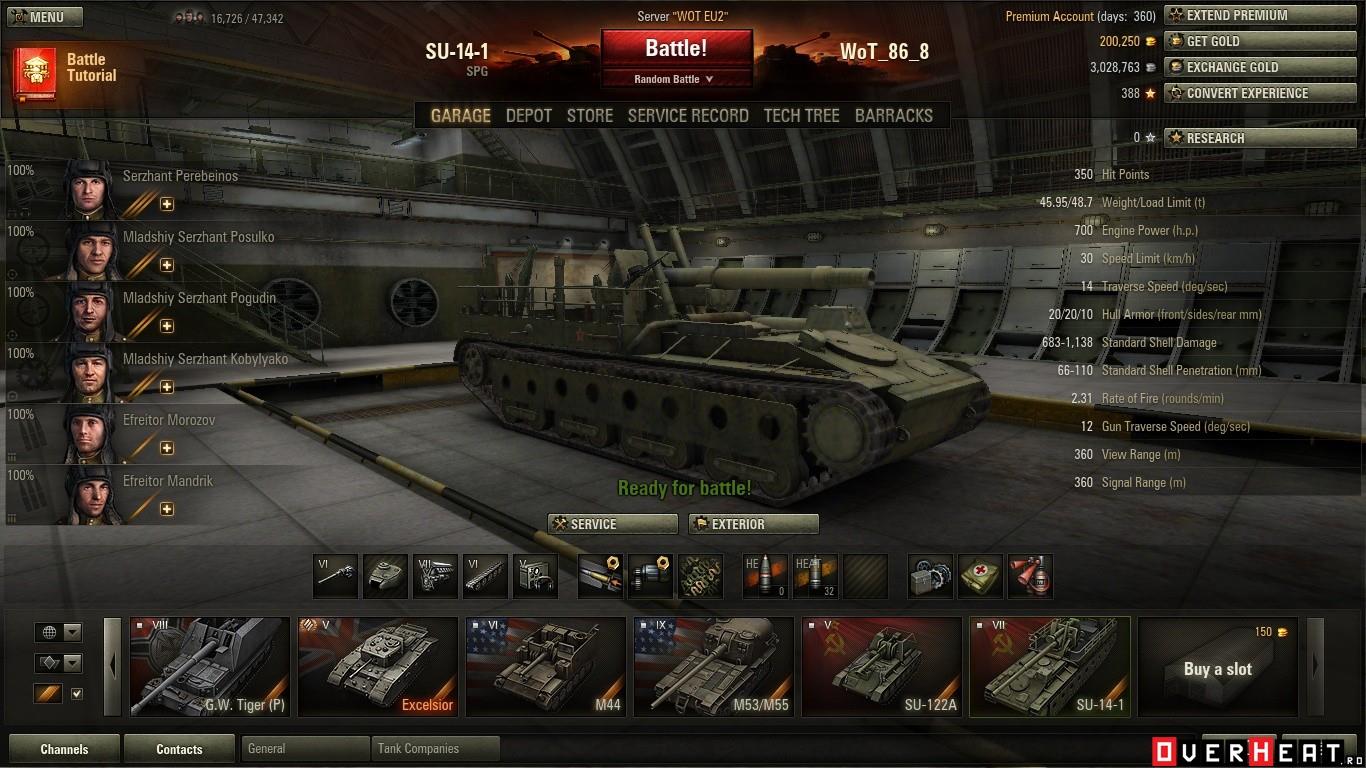
Task: Select the G.W. Tiger (P) in the carousel
Action: [x=209, y=667]
